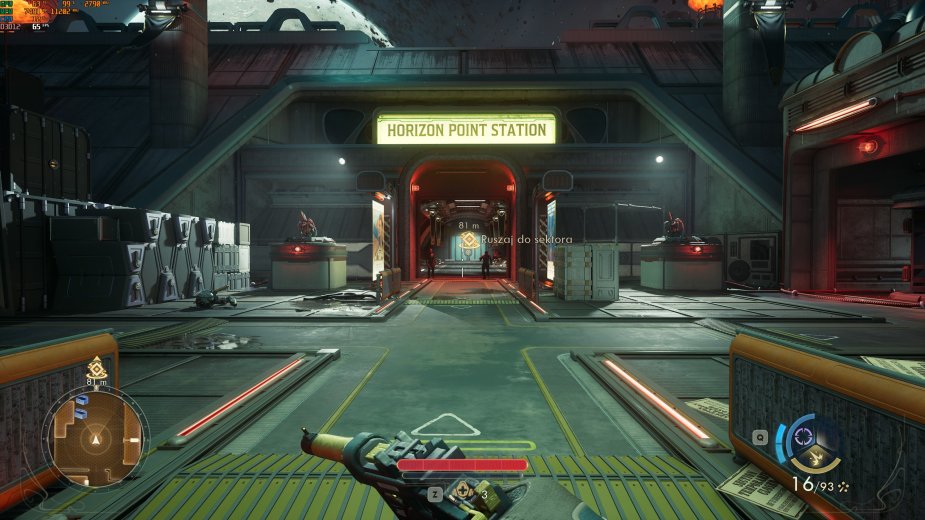Image resolution: width=925 pixels, height=520 pixels.
Task: Select the medkit inhaler icon
Action: [462, 493]
